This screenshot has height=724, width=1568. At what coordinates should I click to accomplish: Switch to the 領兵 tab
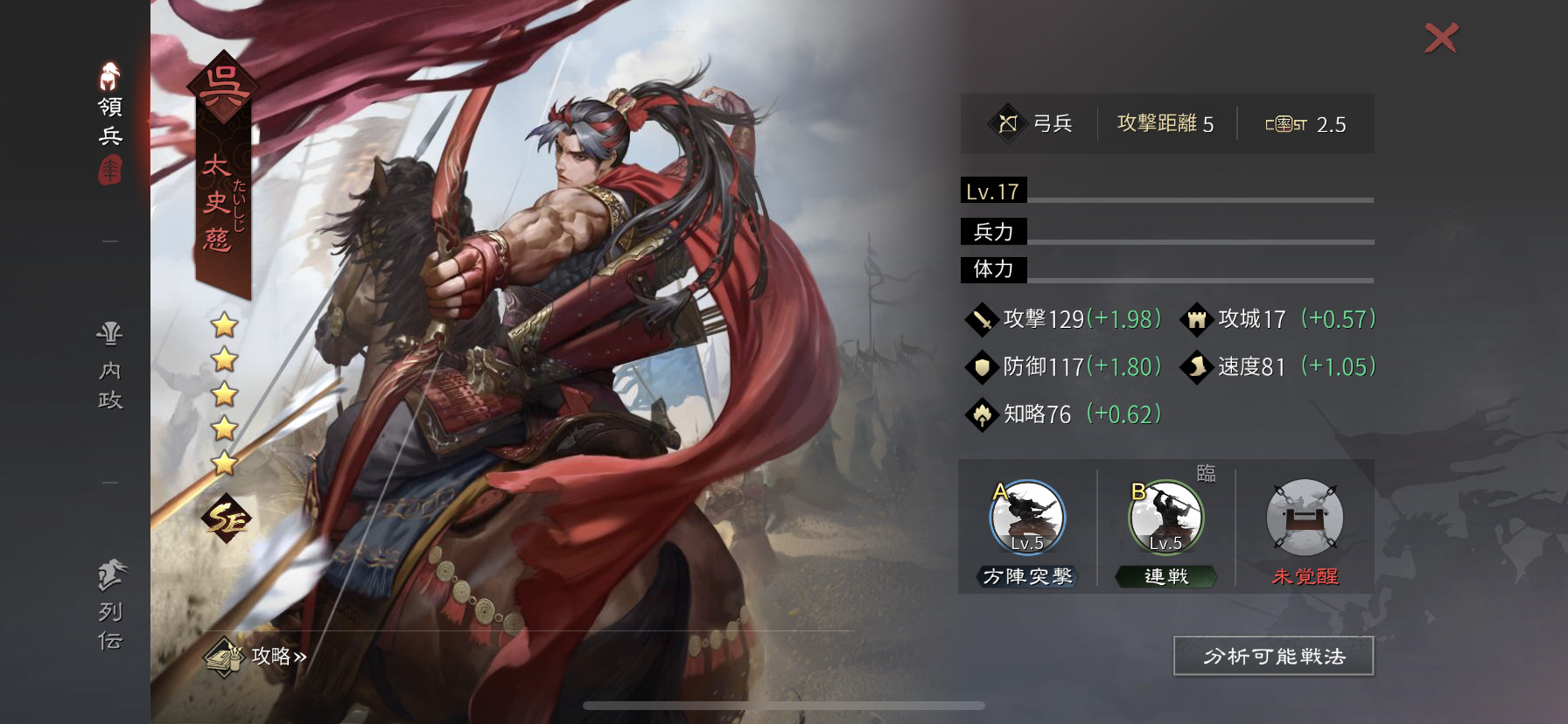110,121
